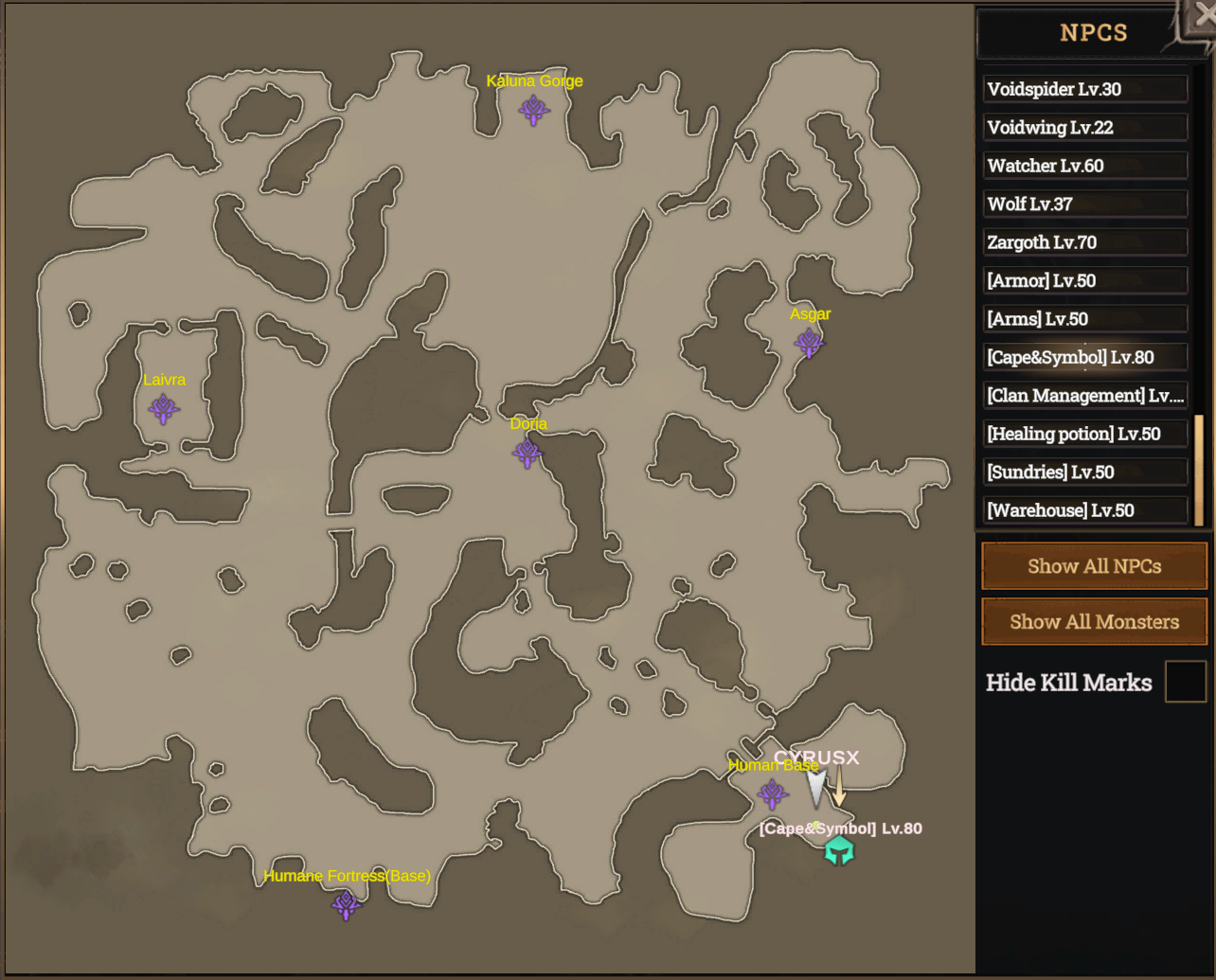Choose Zargoth Lv.70 from the NPC list
Image resolution: width=1216 pixels, height=980 pixels.
coord(1085,241)
